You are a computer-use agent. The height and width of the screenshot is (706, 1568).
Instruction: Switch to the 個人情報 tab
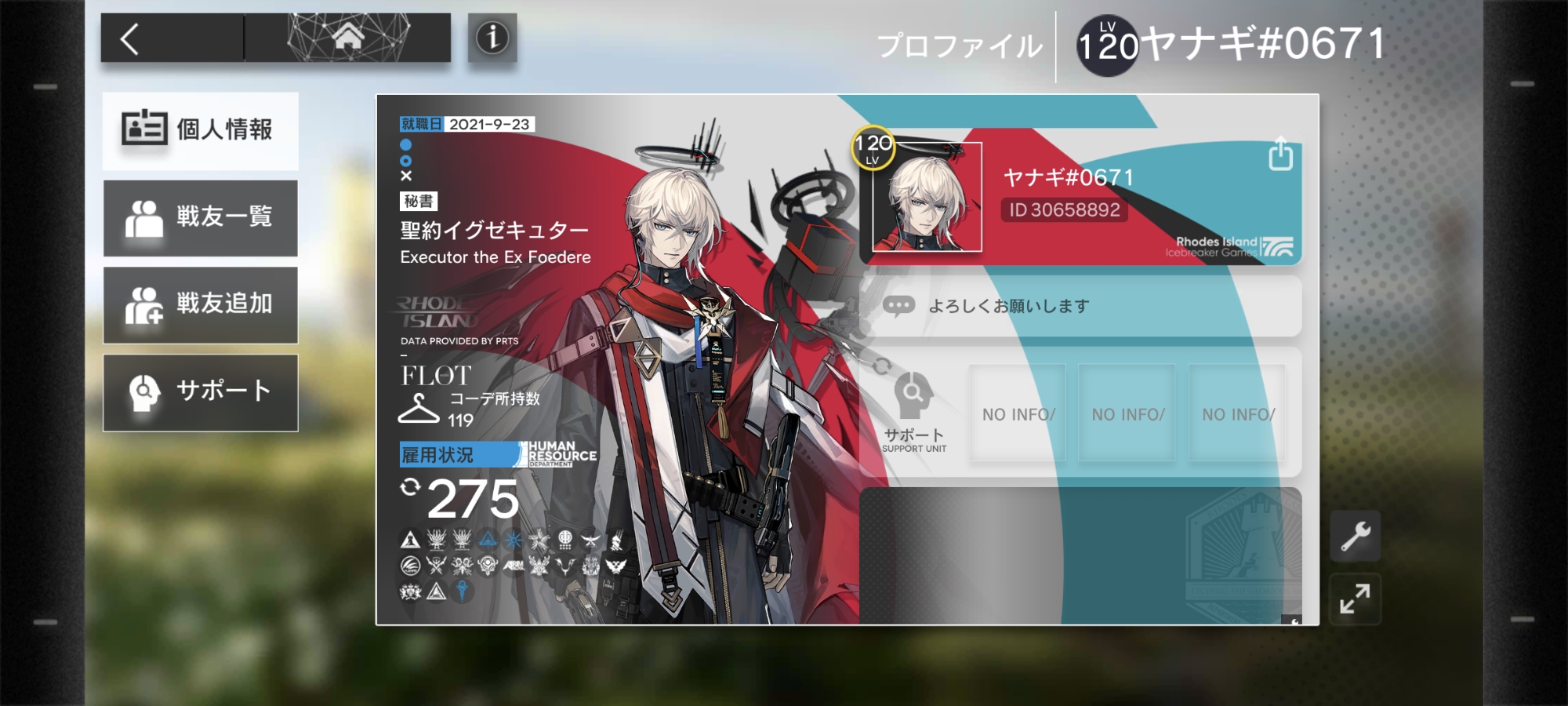(200, 130)
